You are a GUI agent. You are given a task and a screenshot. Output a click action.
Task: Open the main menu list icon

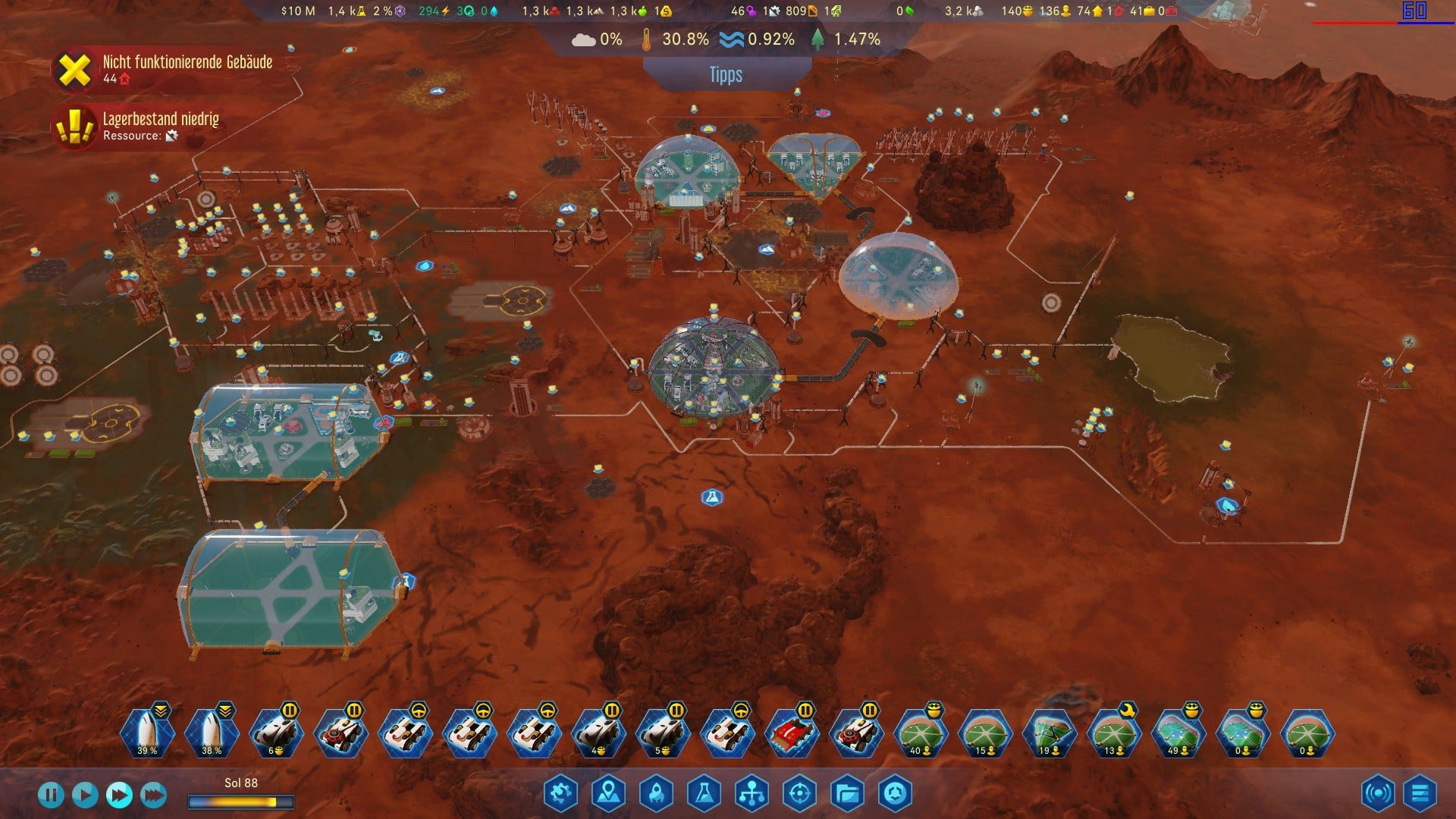point(1420,794)
